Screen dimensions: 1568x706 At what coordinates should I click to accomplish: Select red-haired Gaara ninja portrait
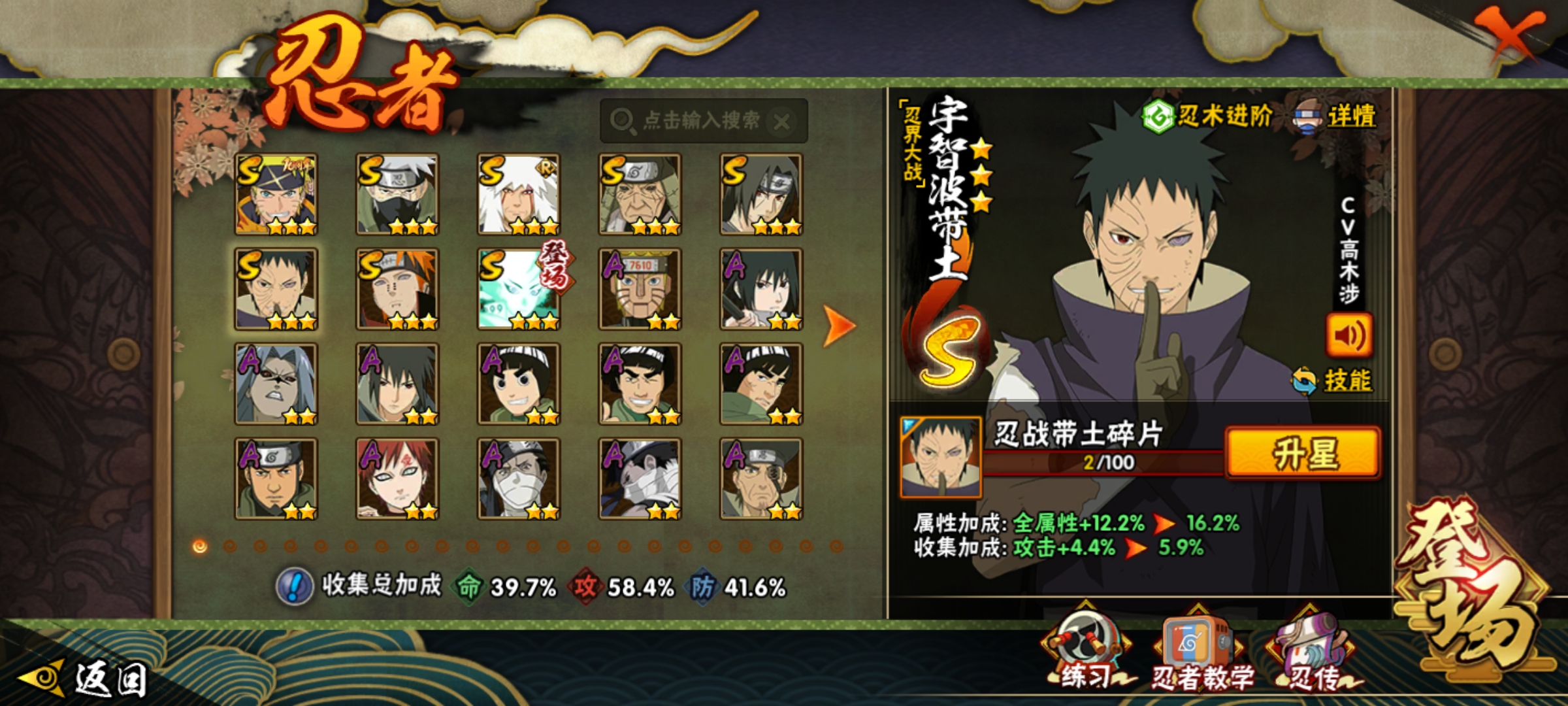[x=397, y=479]
